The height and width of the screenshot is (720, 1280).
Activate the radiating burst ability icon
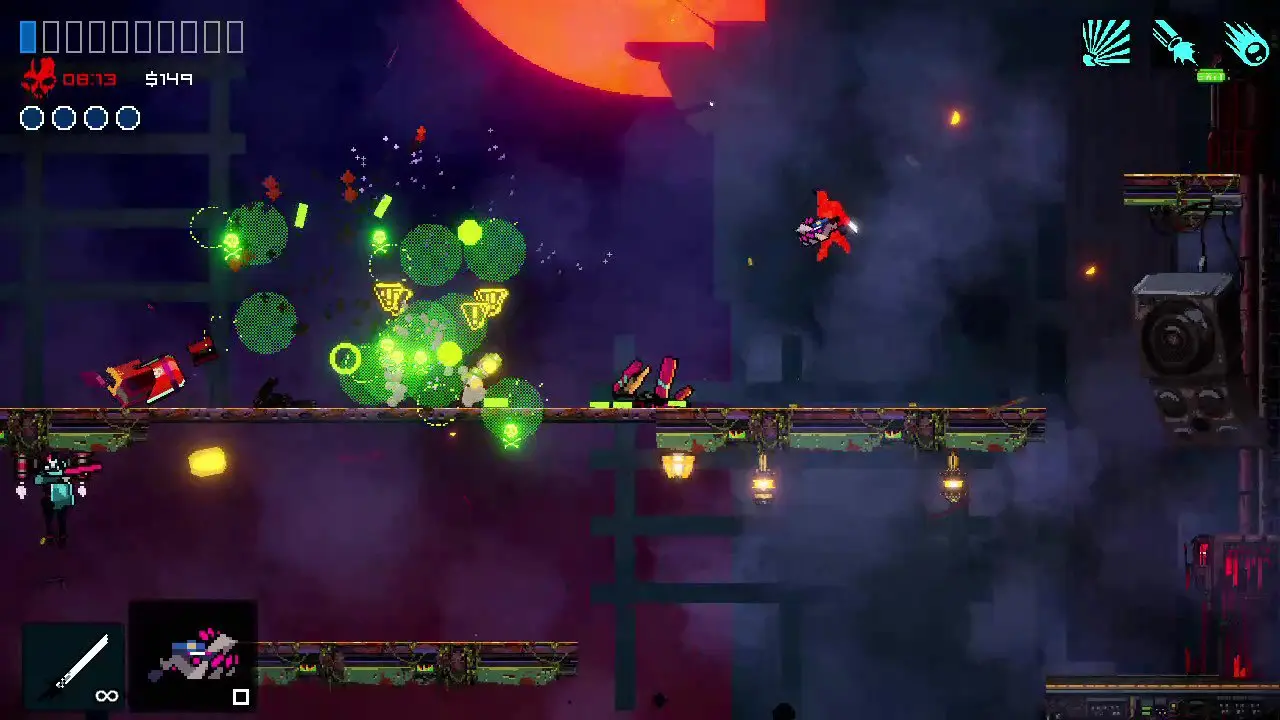coord(1106,44)
